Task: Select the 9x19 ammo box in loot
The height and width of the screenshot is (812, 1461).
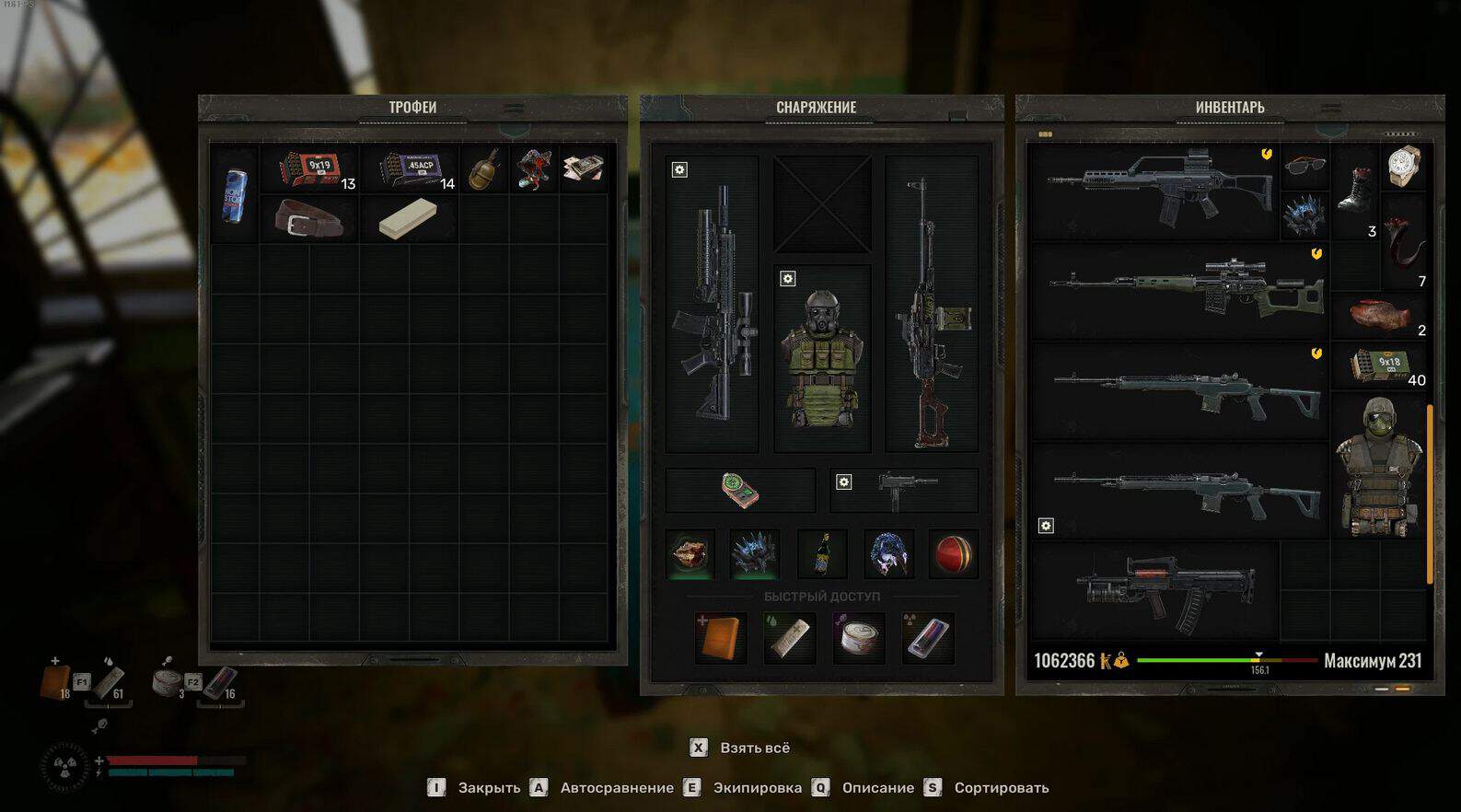Action: 311,168
